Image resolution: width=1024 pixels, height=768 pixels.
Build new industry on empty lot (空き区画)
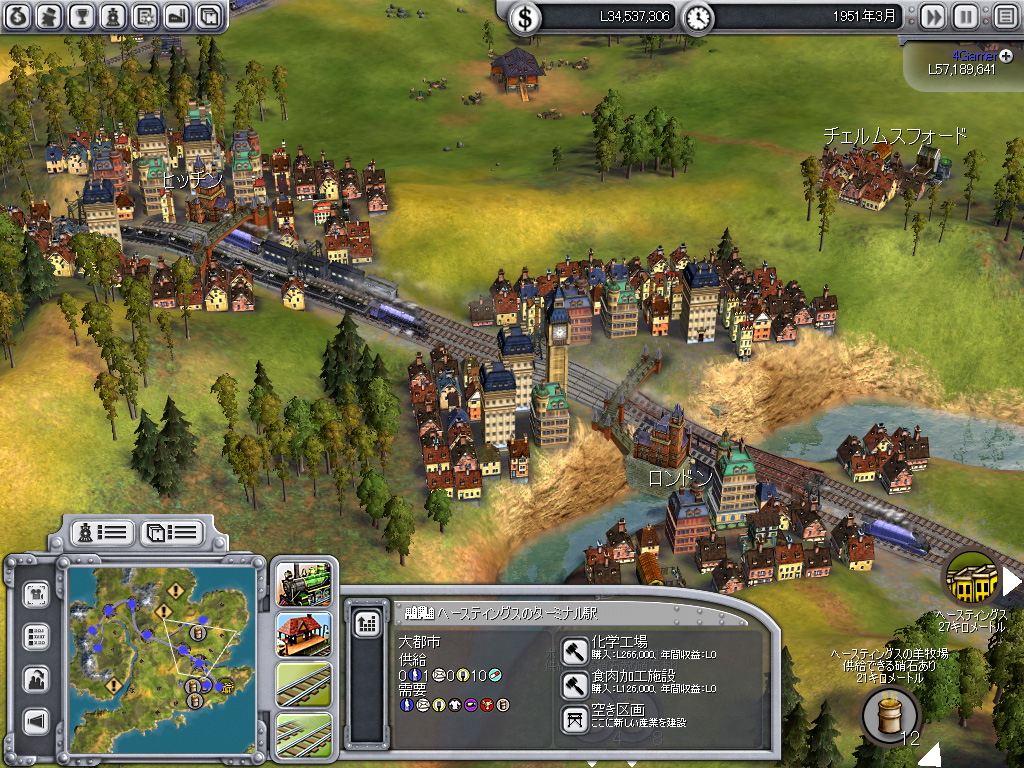[x=575, y=718]
